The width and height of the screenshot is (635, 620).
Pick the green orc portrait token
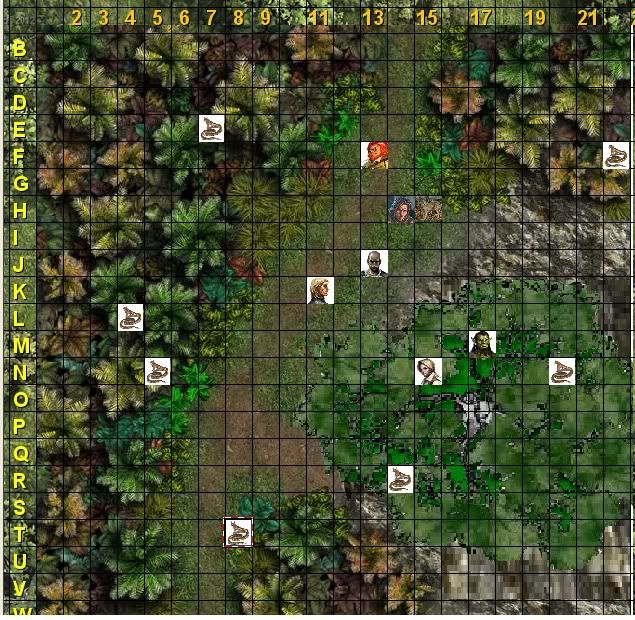coord(482,344)
